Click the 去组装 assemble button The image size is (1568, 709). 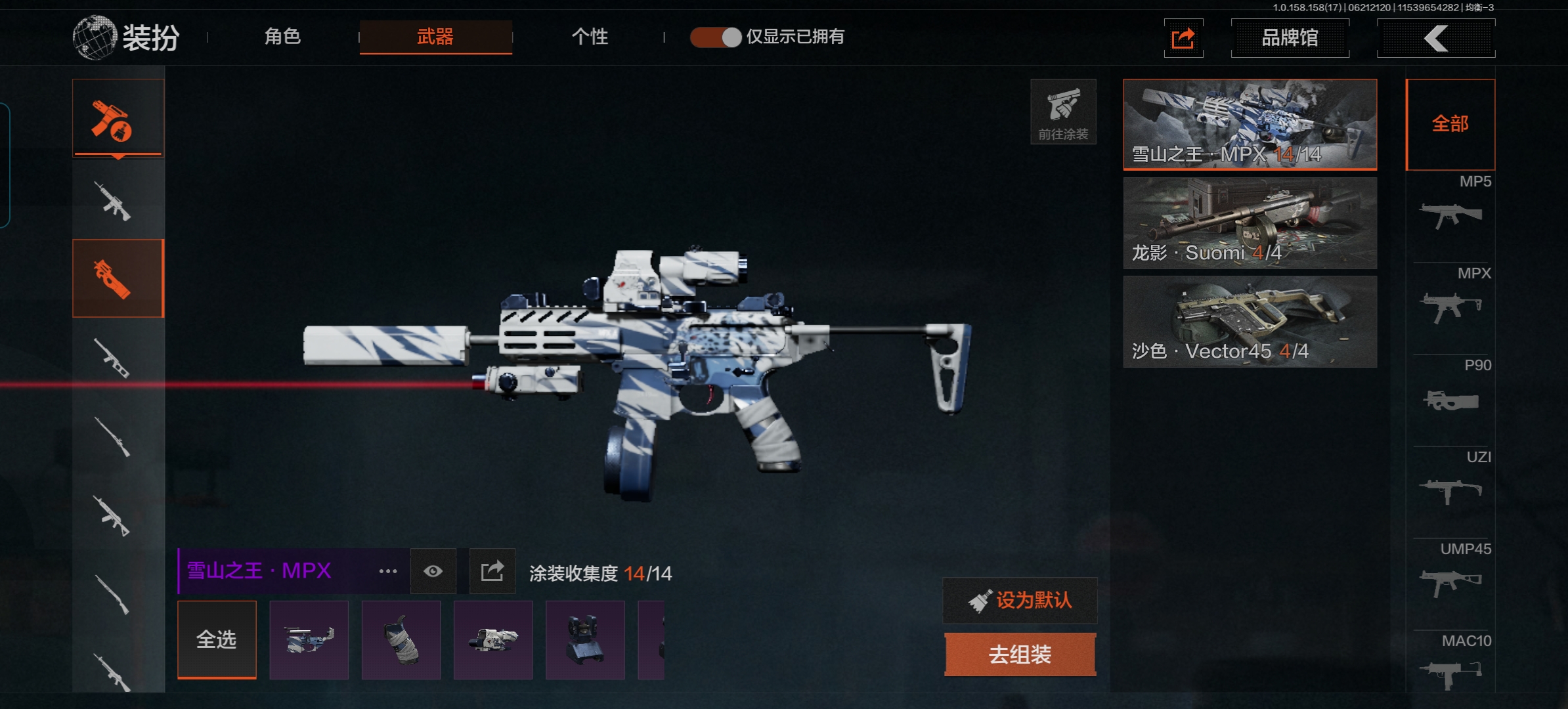(1020, 655)
